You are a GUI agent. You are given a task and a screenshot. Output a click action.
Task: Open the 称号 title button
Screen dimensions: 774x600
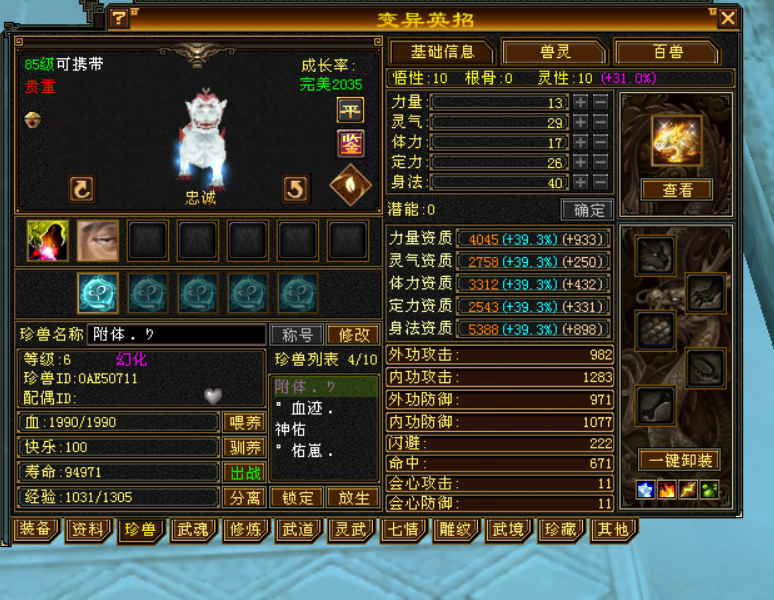(x=297, y=335)
